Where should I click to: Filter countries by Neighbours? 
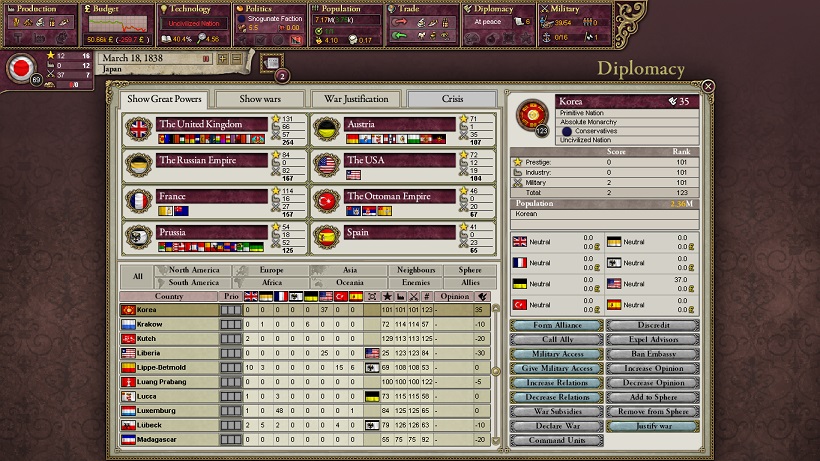coord(415,270)
